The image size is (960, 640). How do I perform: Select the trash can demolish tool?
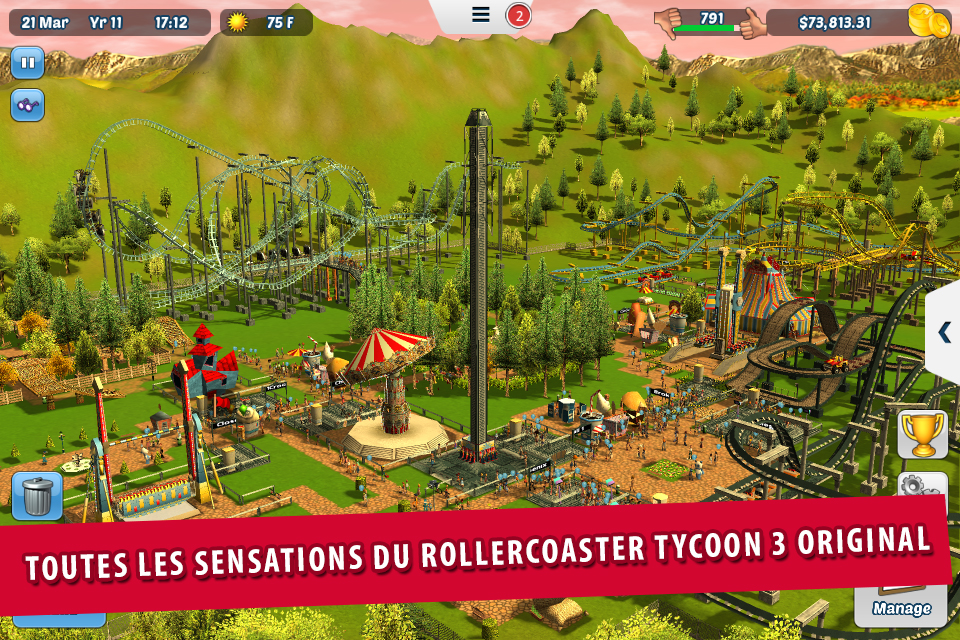[x=38, y=496]
